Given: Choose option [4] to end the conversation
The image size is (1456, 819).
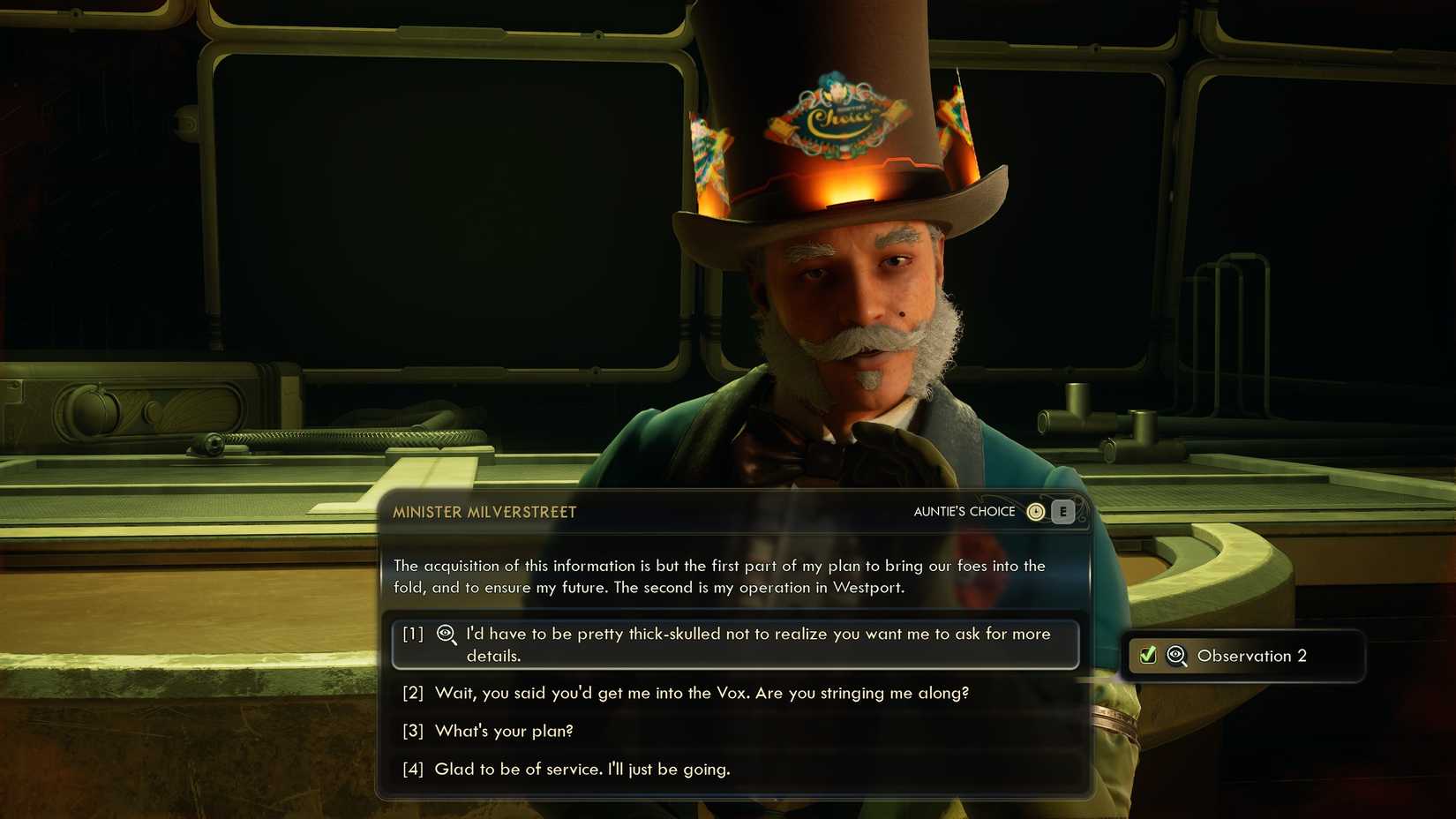Looking at the screenshot, I should 582,769.
